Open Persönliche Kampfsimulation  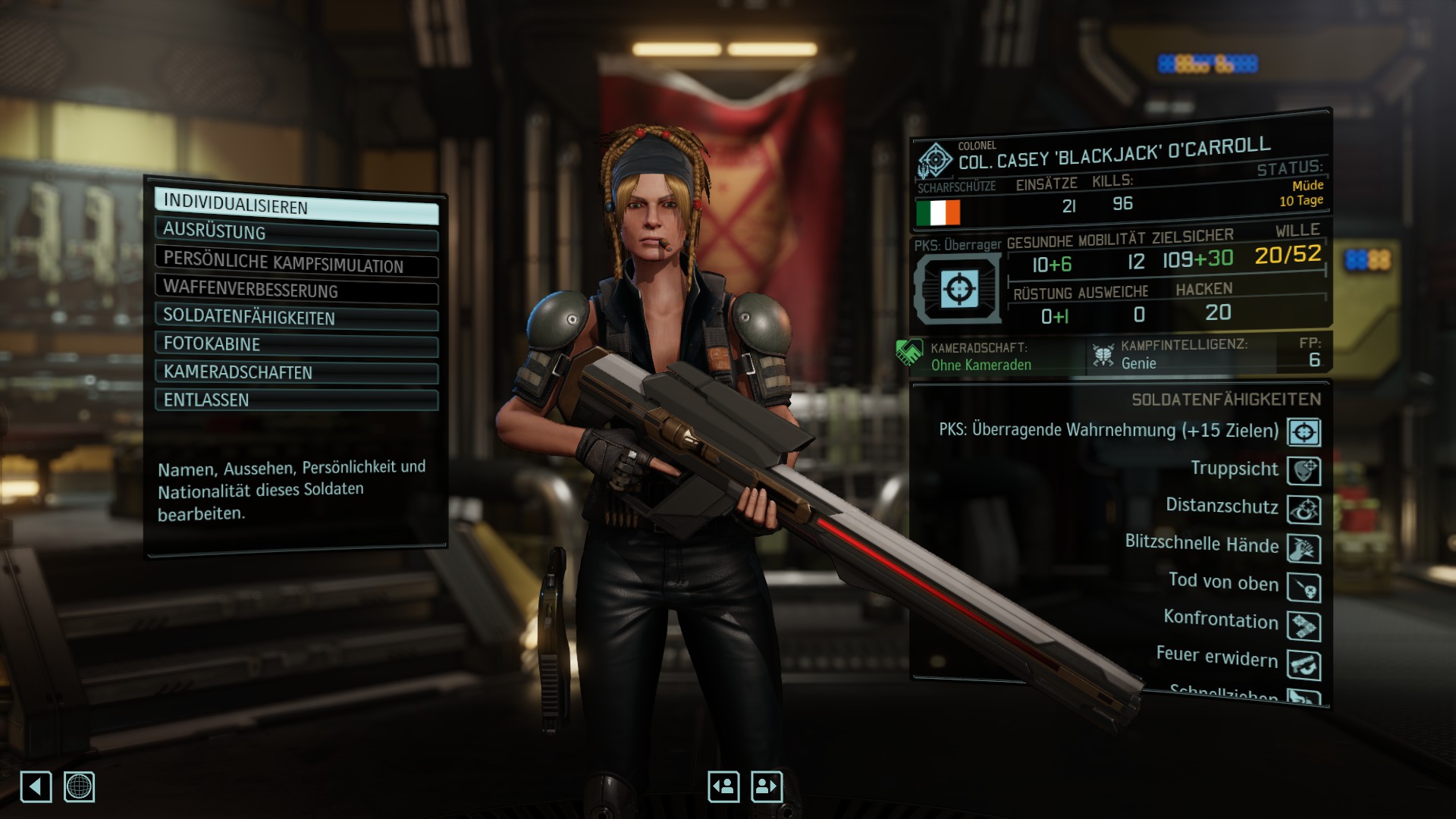296,262
